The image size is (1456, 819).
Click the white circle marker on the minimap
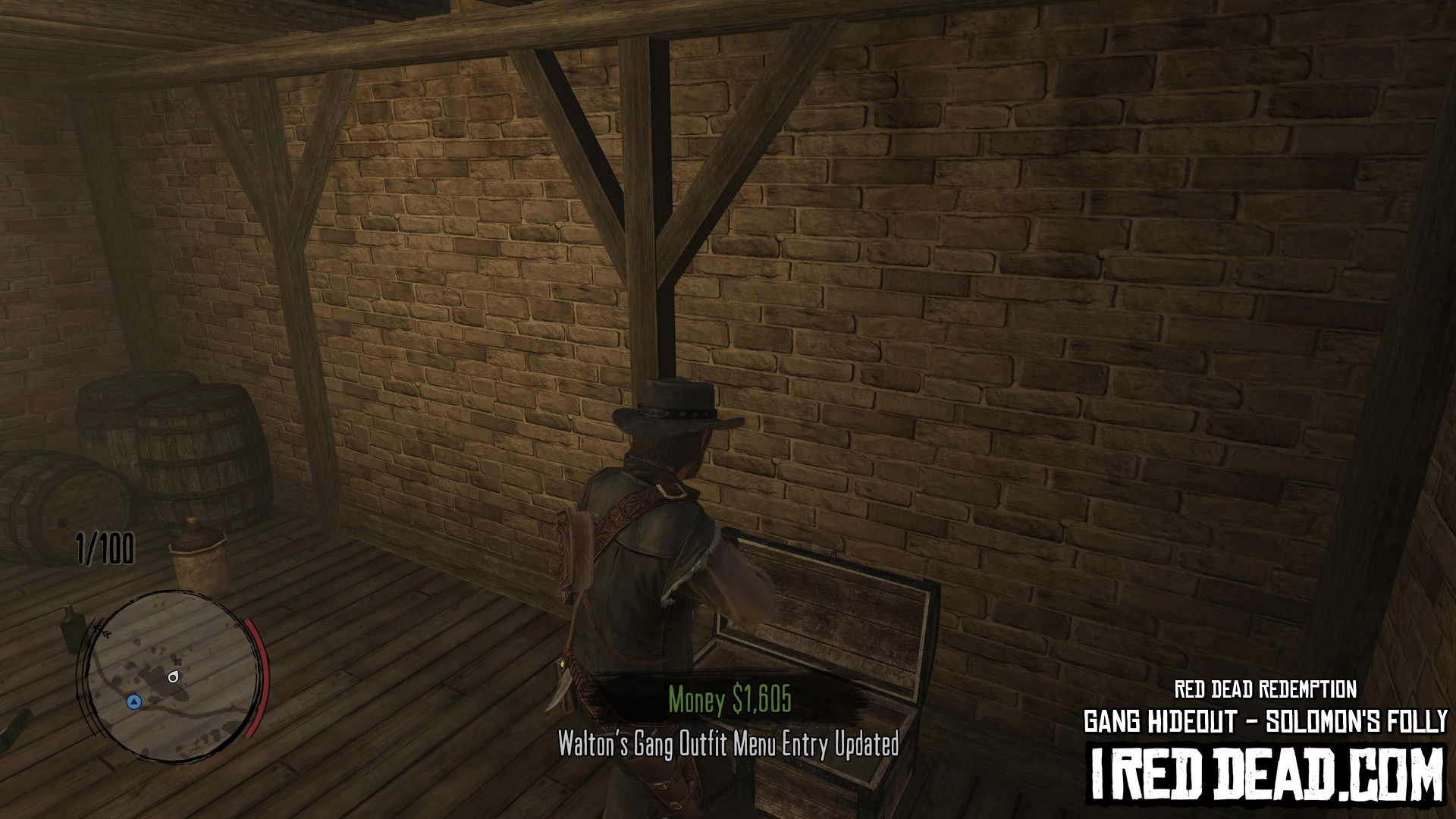174,677
